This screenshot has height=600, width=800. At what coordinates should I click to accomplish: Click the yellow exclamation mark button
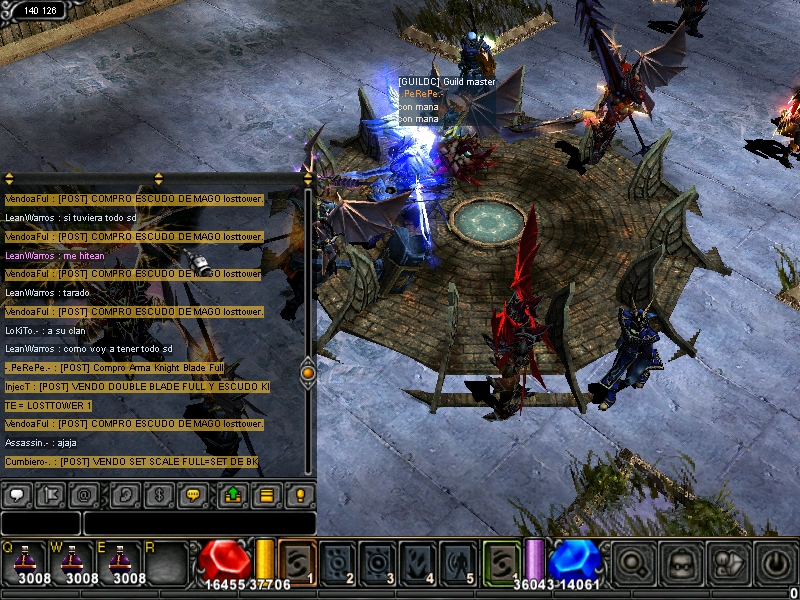tap(299, 494)
